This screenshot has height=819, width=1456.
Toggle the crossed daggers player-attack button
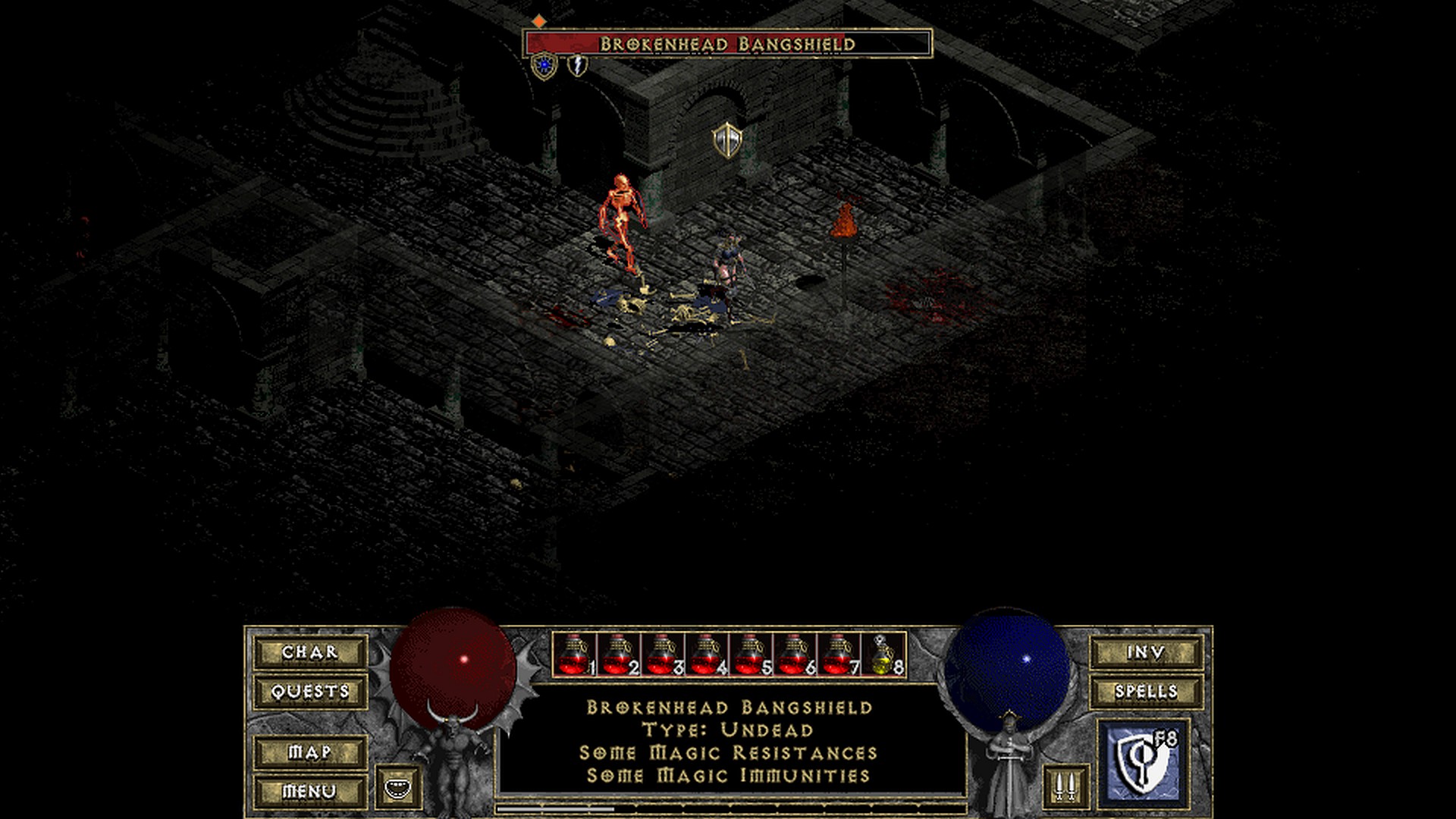[1065, 787]
